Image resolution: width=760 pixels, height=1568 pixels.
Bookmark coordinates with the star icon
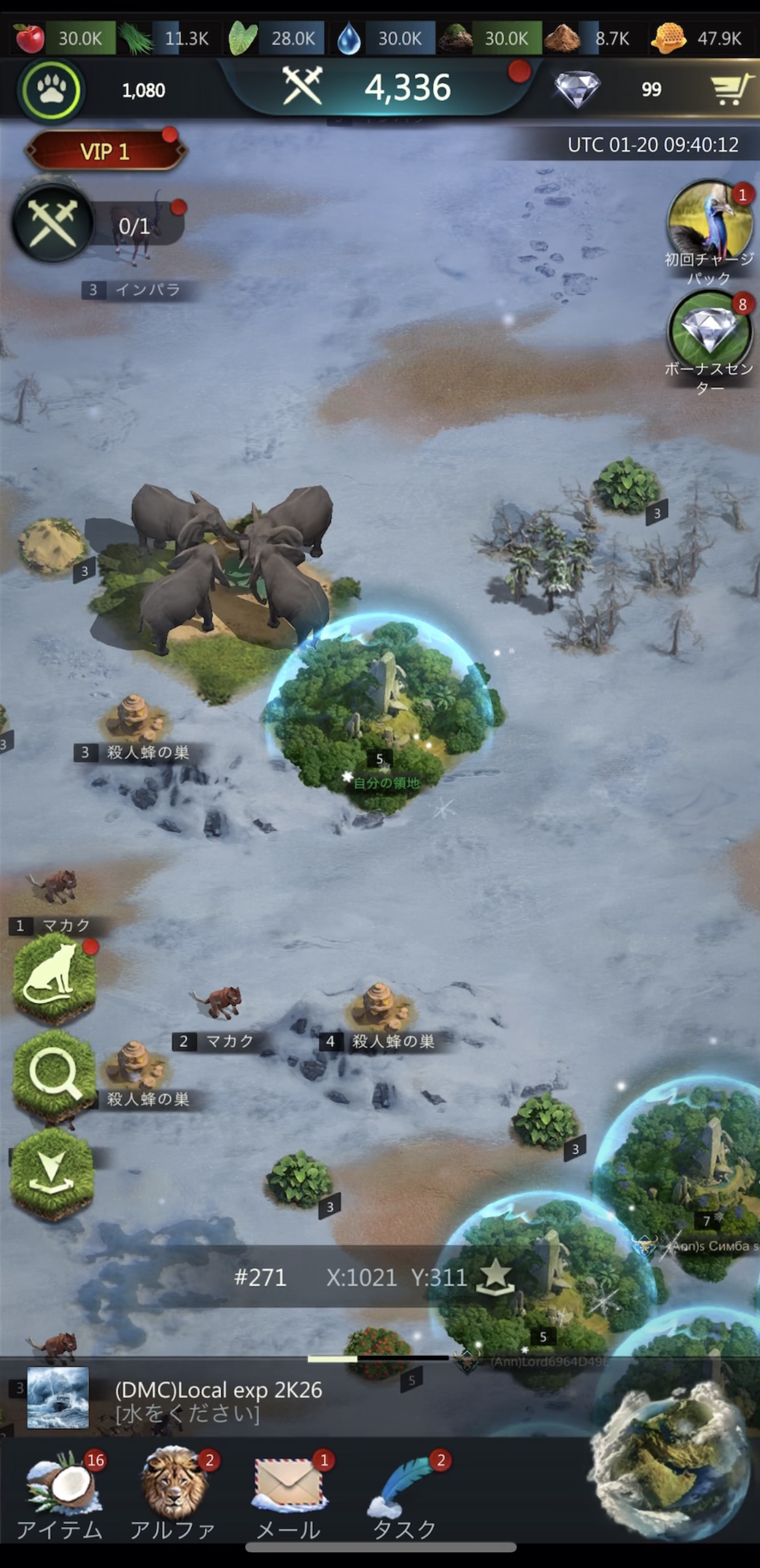[x=495, y=1276]
